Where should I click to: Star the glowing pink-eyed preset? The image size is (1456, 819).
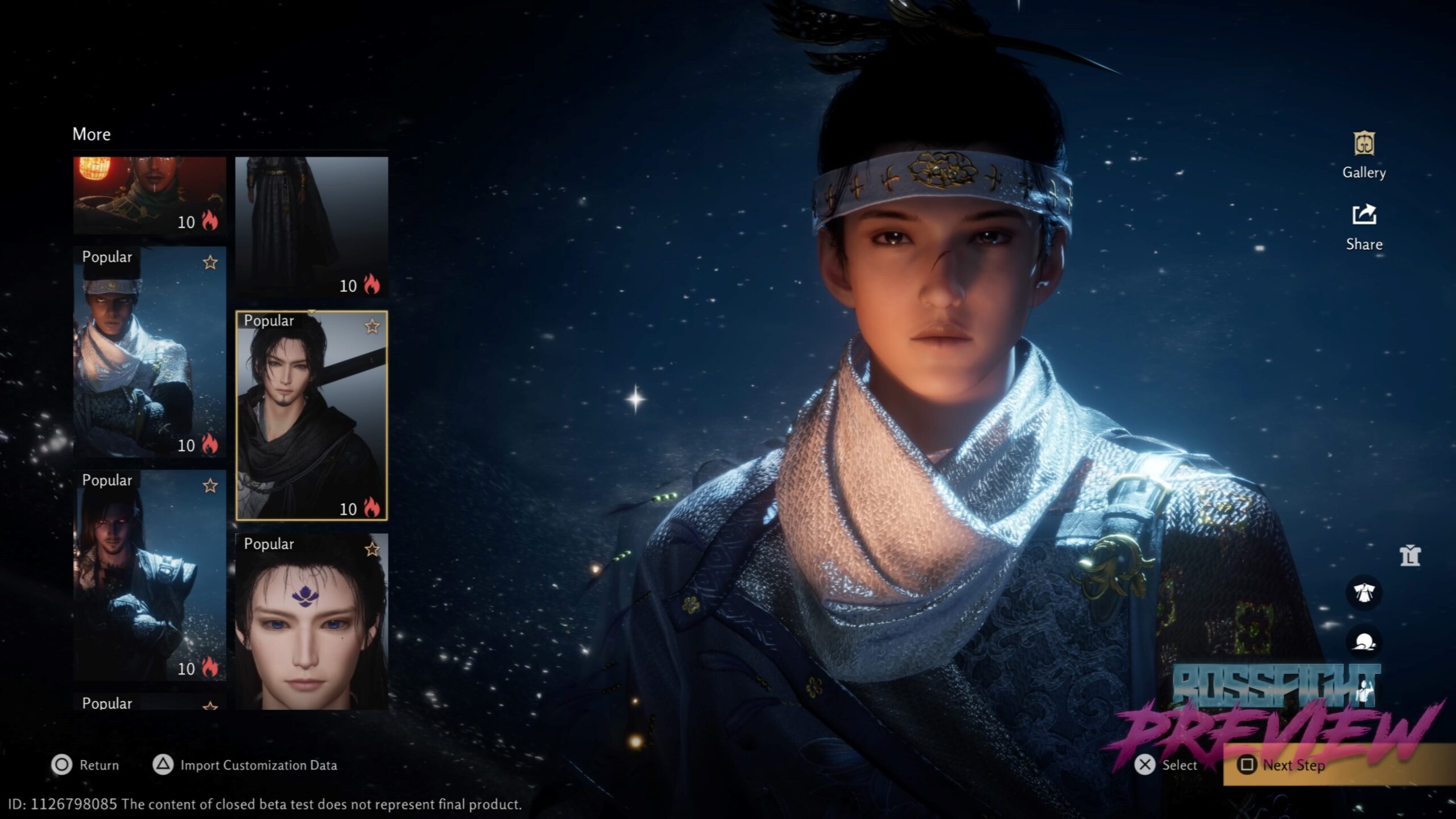[x=210, y=486]
